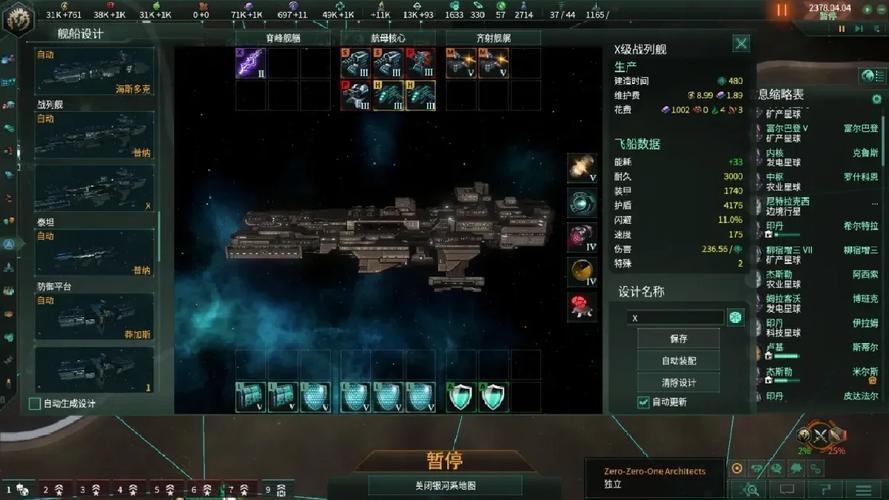This screenshot has height=500, width=889.
Task: Open the 齐射舰艉 stern section header
Action: click(x=493, y=38)
